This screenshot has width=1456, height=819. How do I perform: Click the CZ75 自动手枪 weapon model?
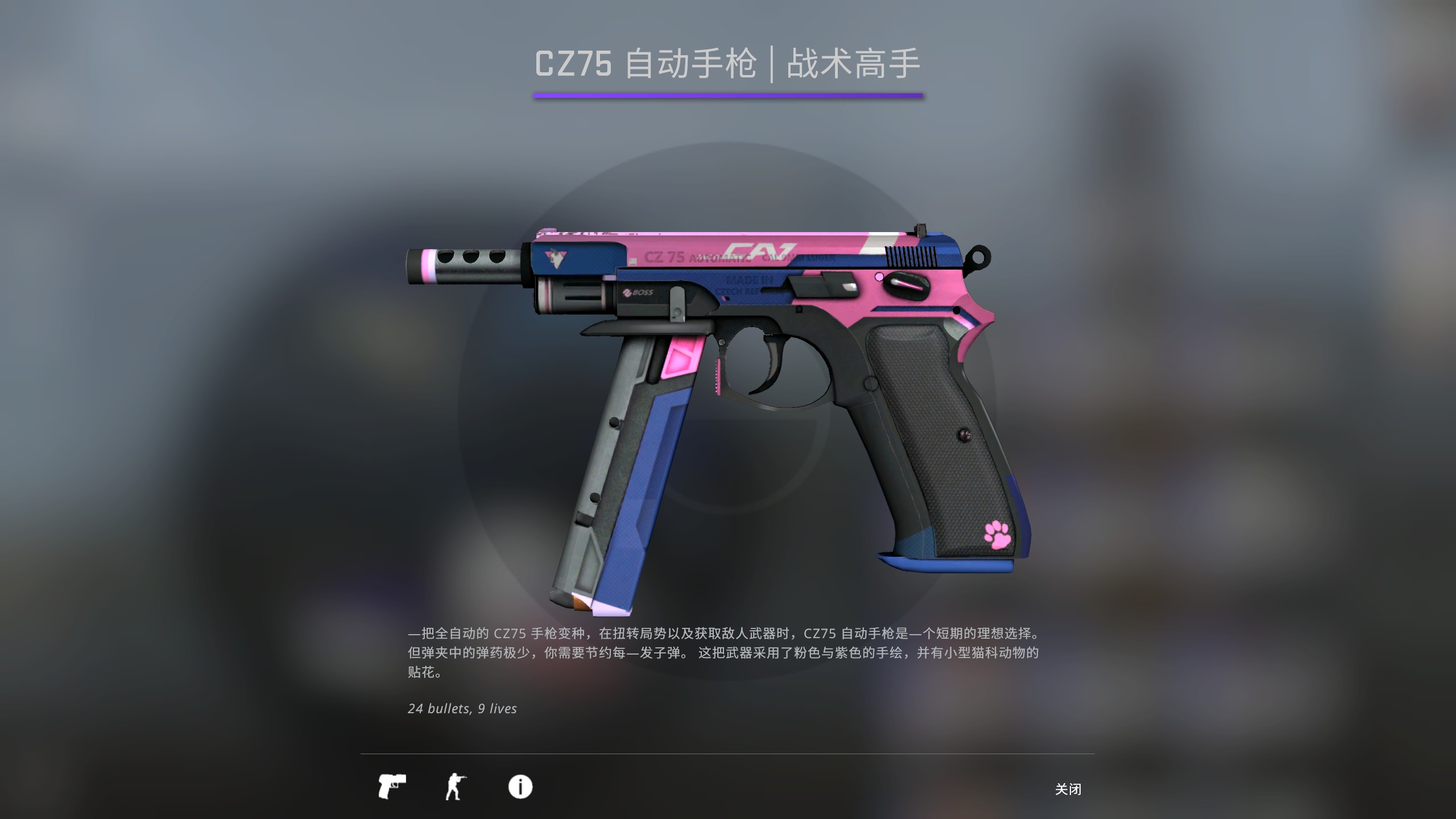739,398
